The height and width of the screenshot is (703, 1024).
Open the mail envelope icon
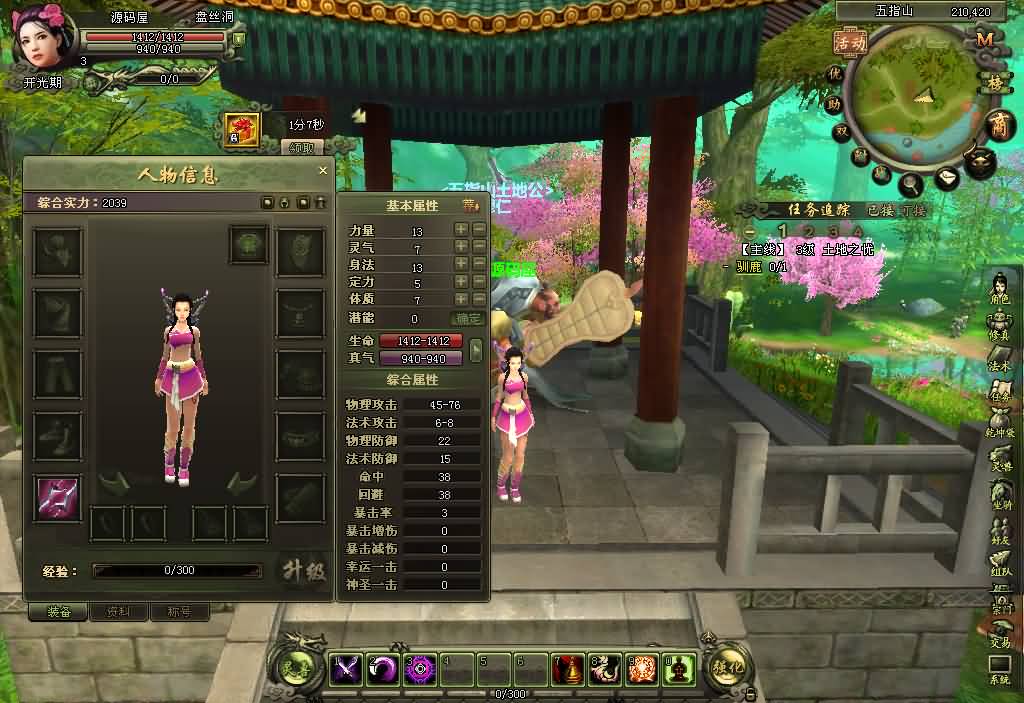click(x=946, y=178)
